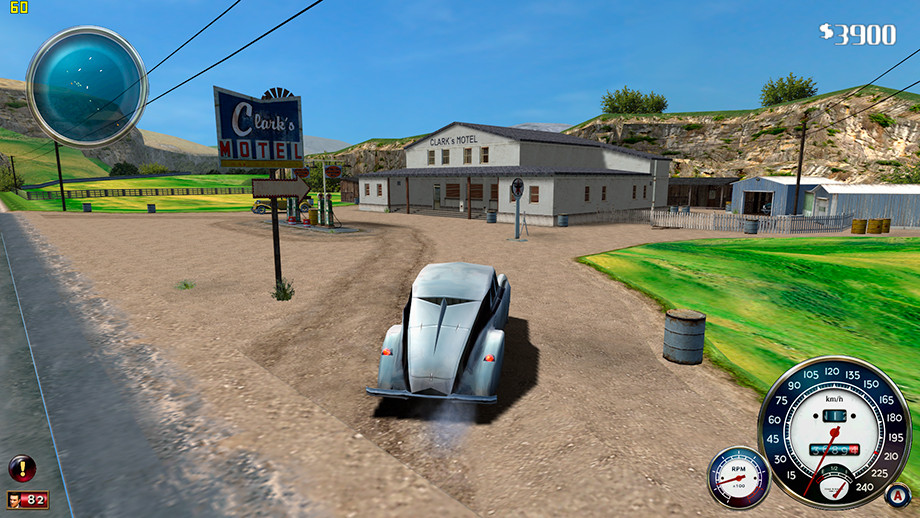Click the small RPM tachometer gauge
Image resolution: width=920 pixels, height=518 pixels.
[739, 478]
